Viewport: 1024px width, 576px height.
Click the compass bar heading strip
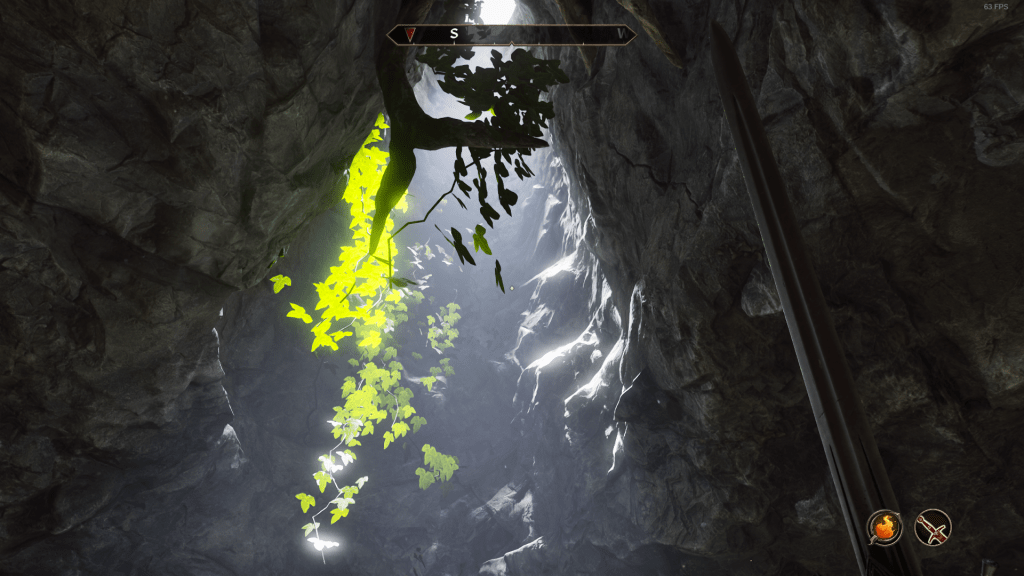click(x=511, y=34)
